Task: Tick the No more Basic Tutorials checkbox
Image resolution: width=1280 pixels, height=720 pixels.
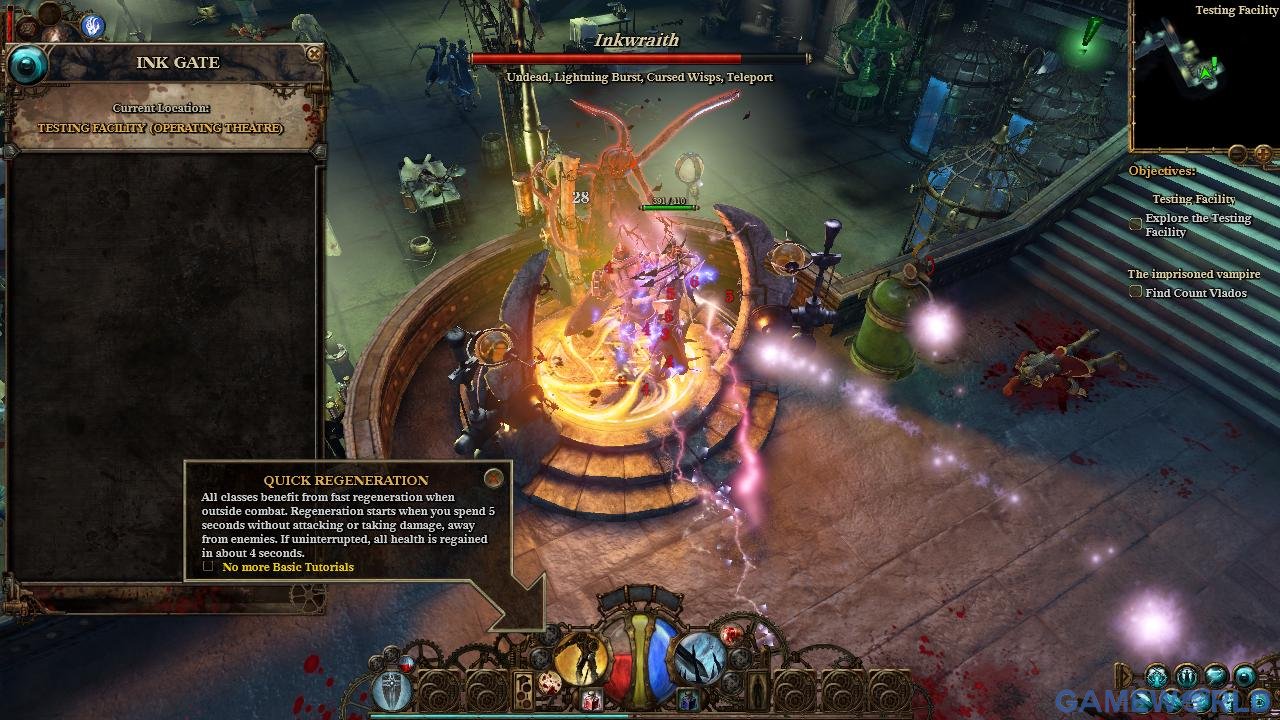Action: (208, 566)
